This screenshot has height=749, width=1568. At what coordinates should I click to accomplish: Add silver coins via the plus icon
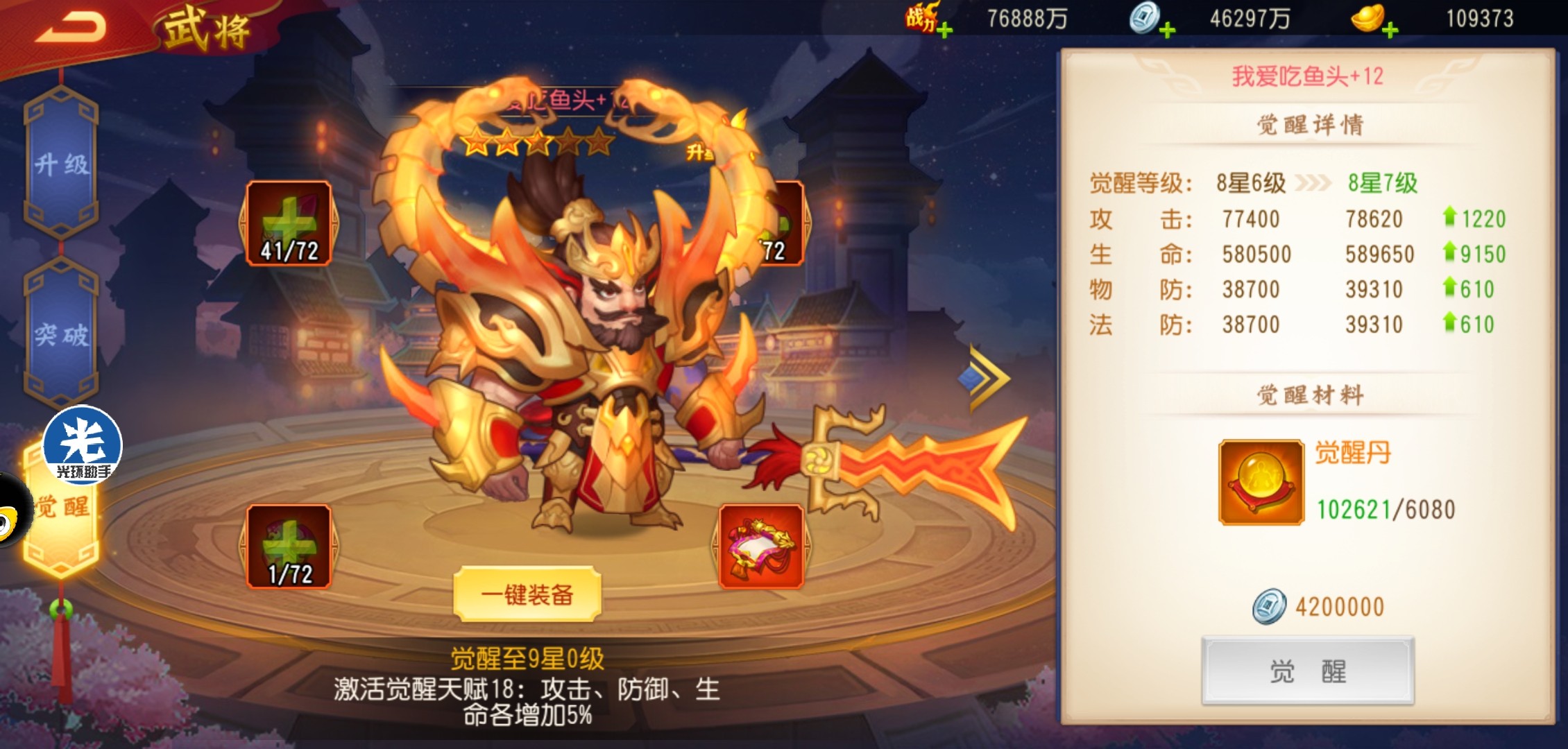click(1167, 31)
